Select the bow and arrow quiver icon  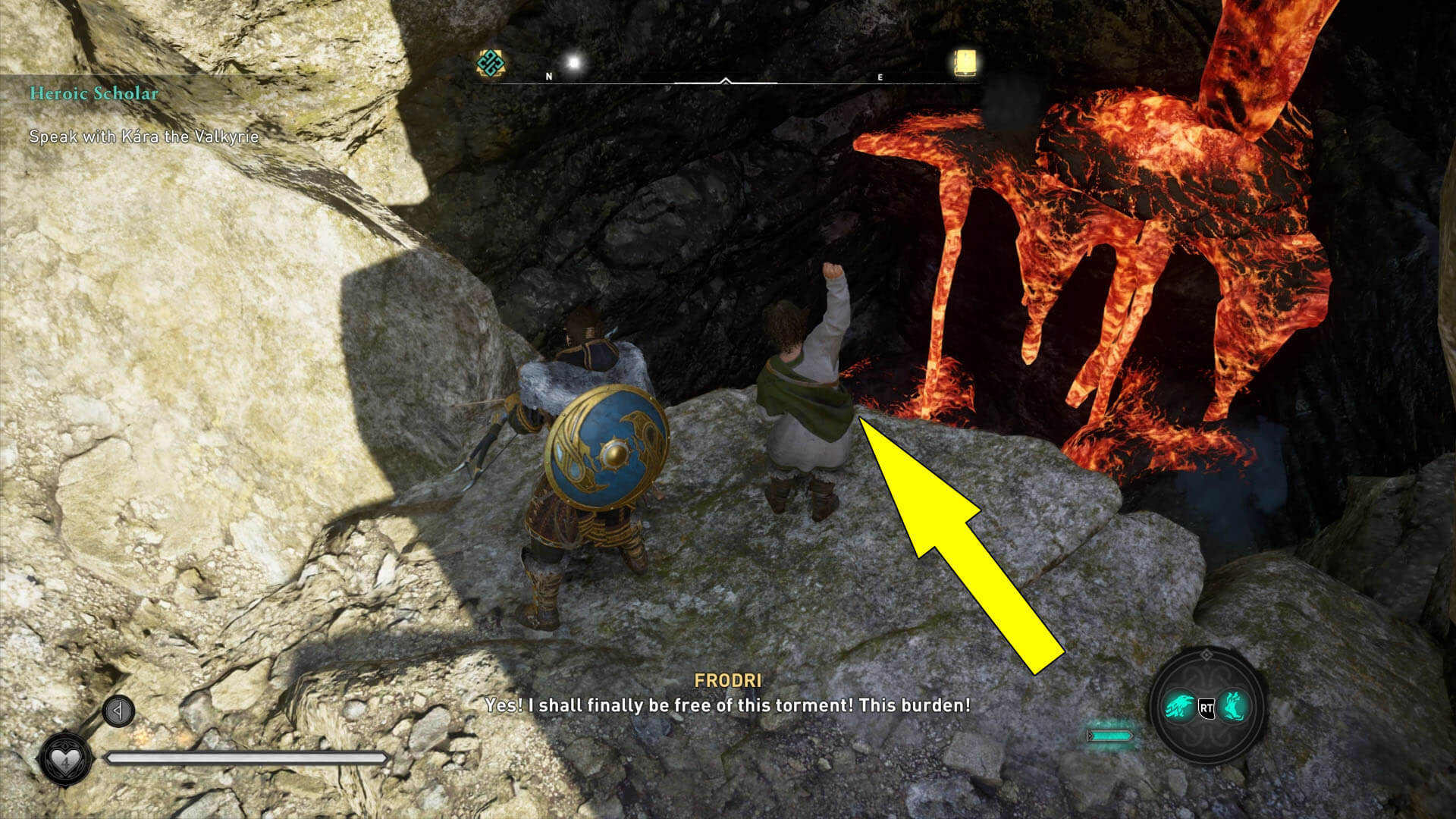(x=118, y=711)
